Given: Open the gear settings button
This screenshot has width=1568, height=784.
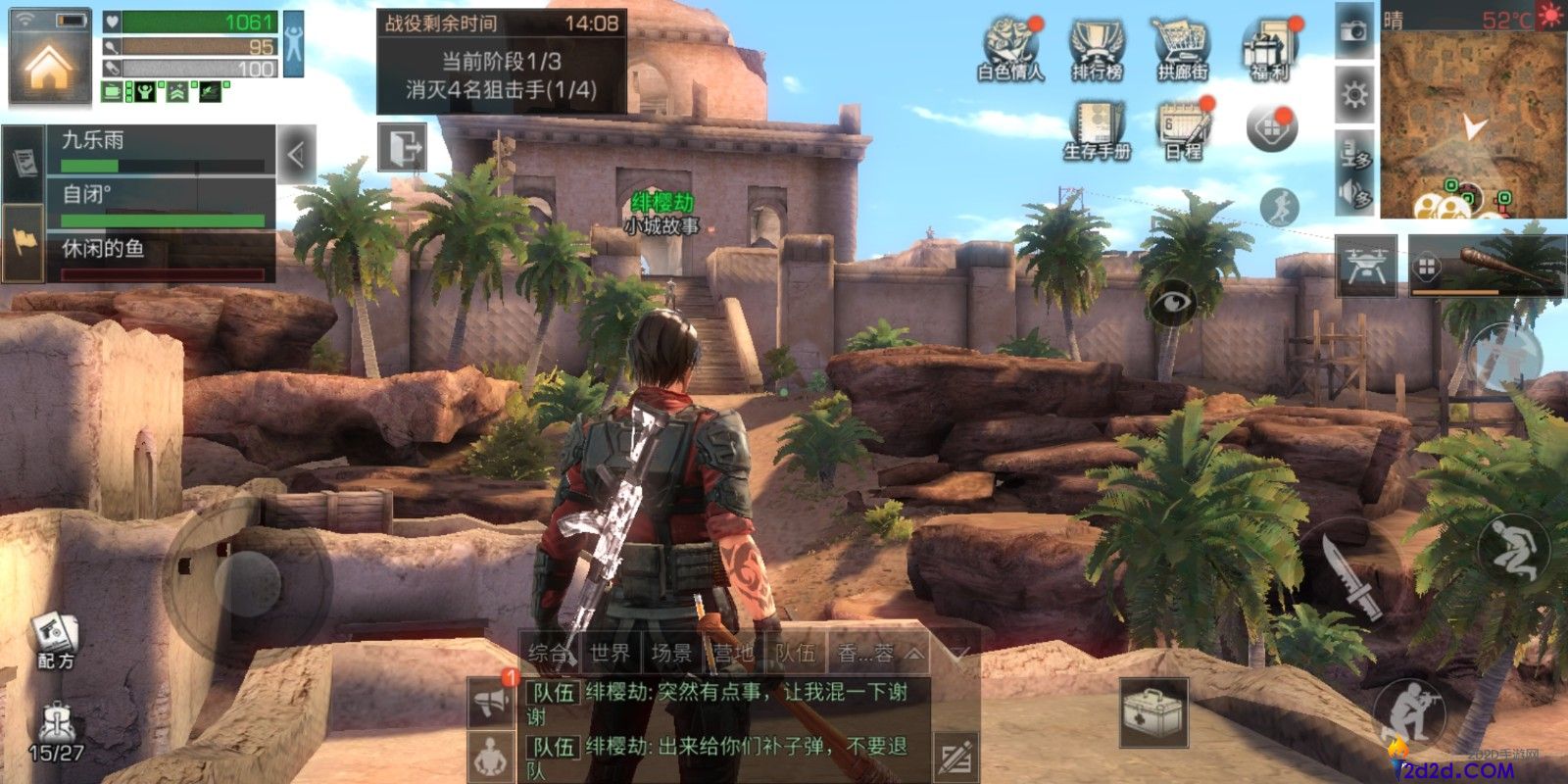Looking at the screenshot, I should click(1354, 95).
